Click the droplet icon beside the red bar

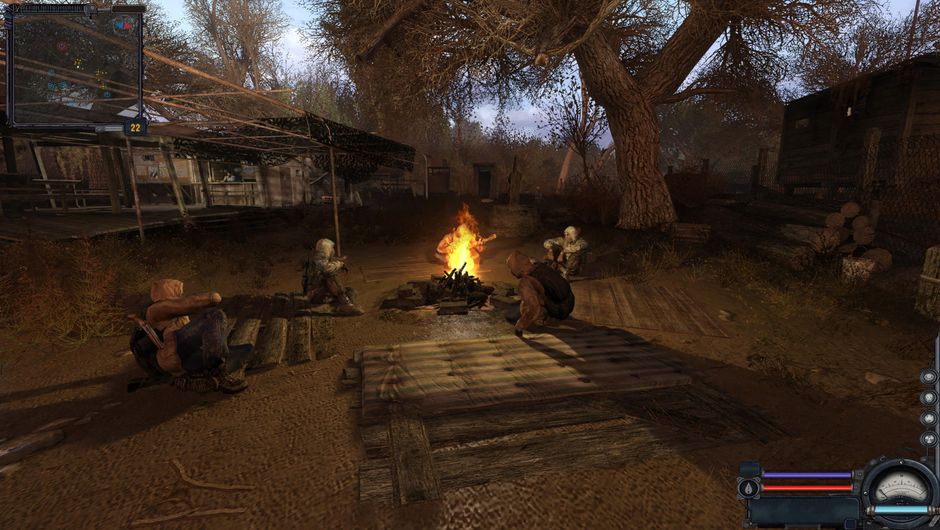coord(749,487)
